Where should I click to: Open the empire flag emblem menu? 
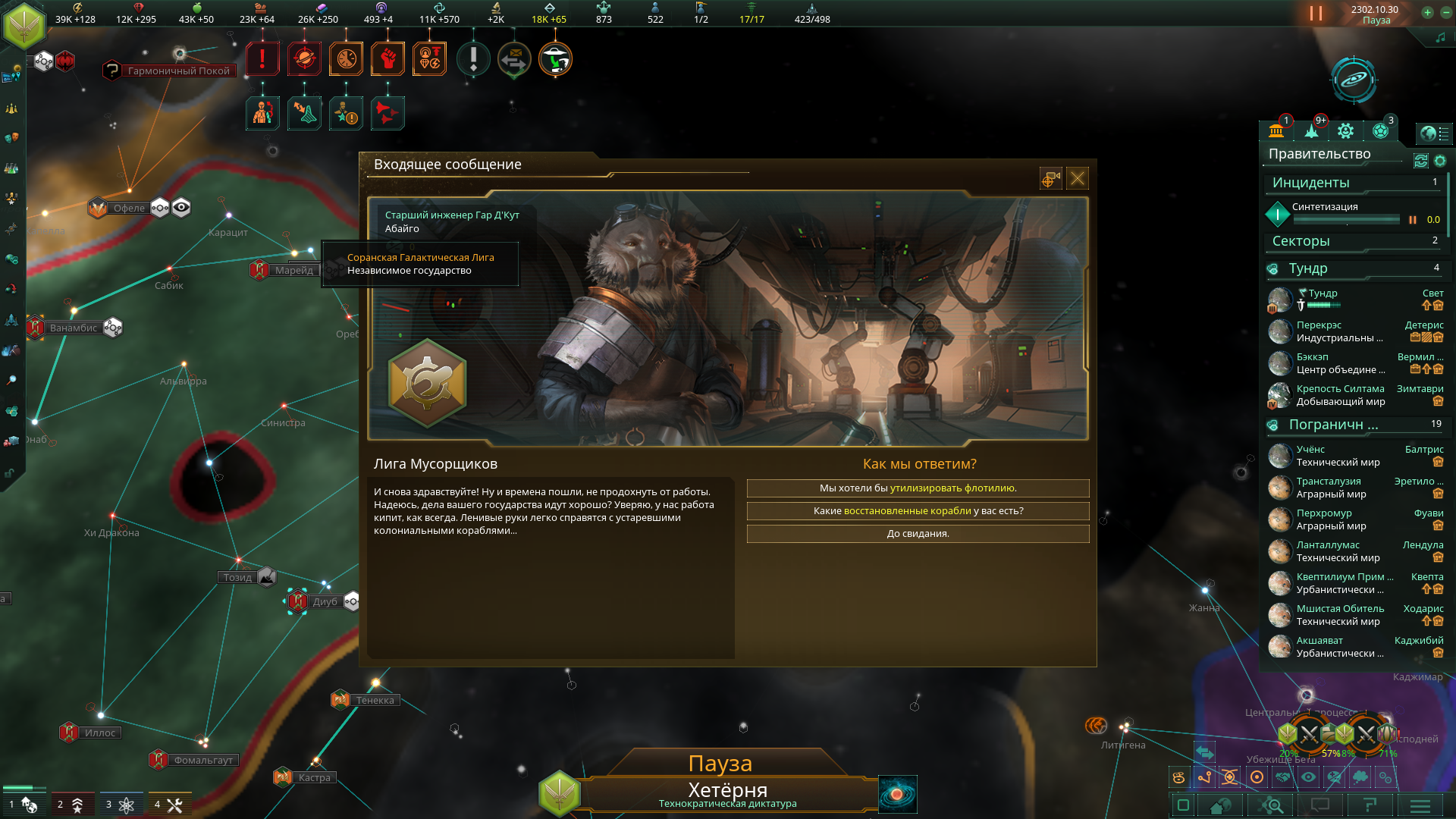24,24
